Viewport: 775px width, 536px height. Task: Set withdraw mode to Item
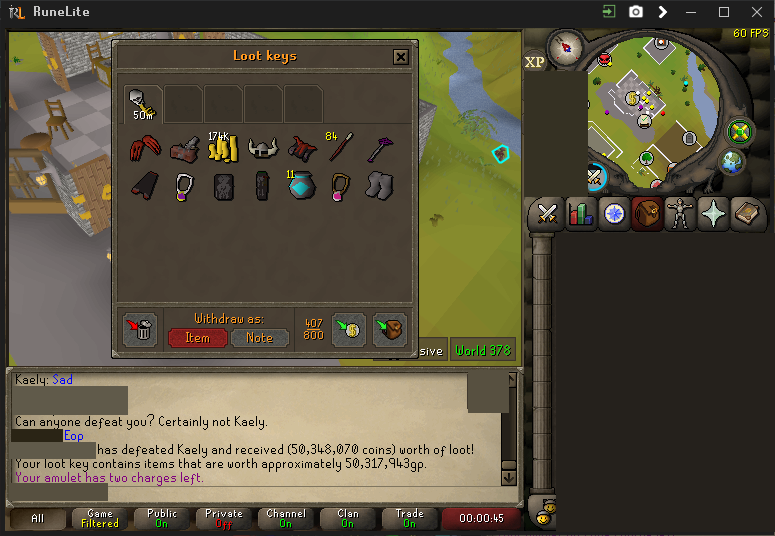(x=197, y=338)
